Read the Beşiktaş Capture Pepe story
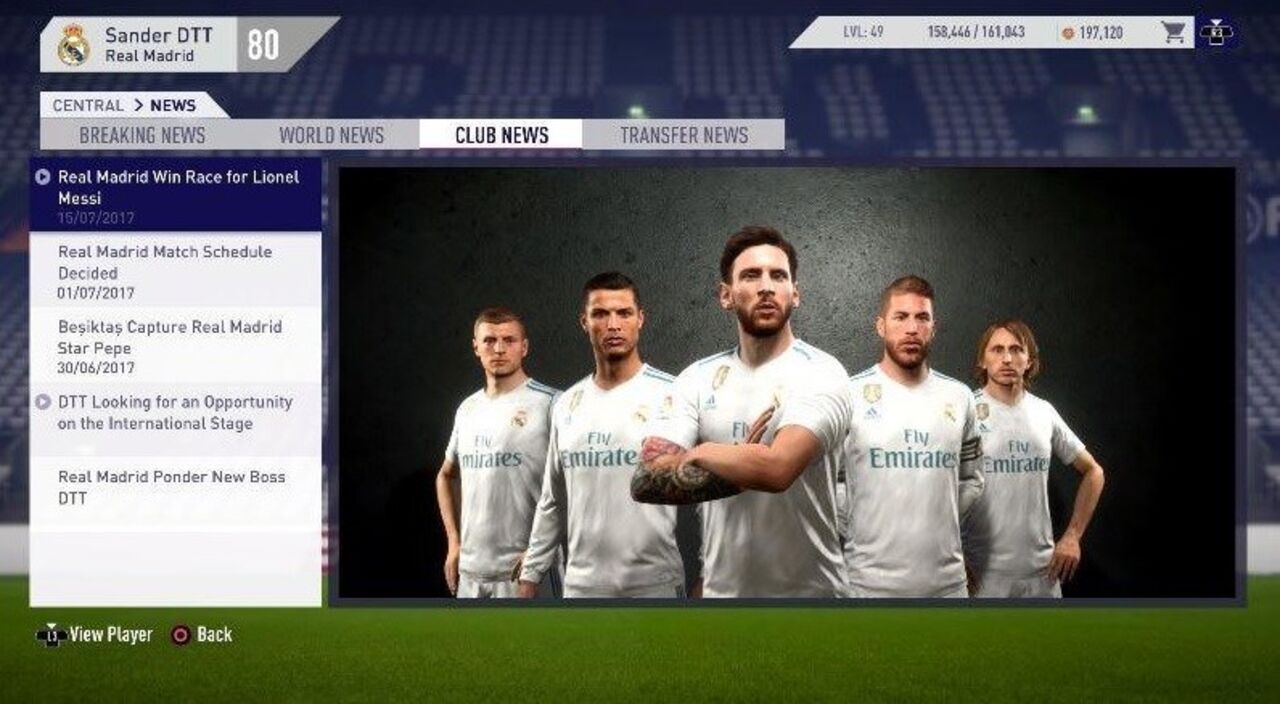Image resolution: width=1280 pixels, height=704 pixels. click(x=177, y=345)
